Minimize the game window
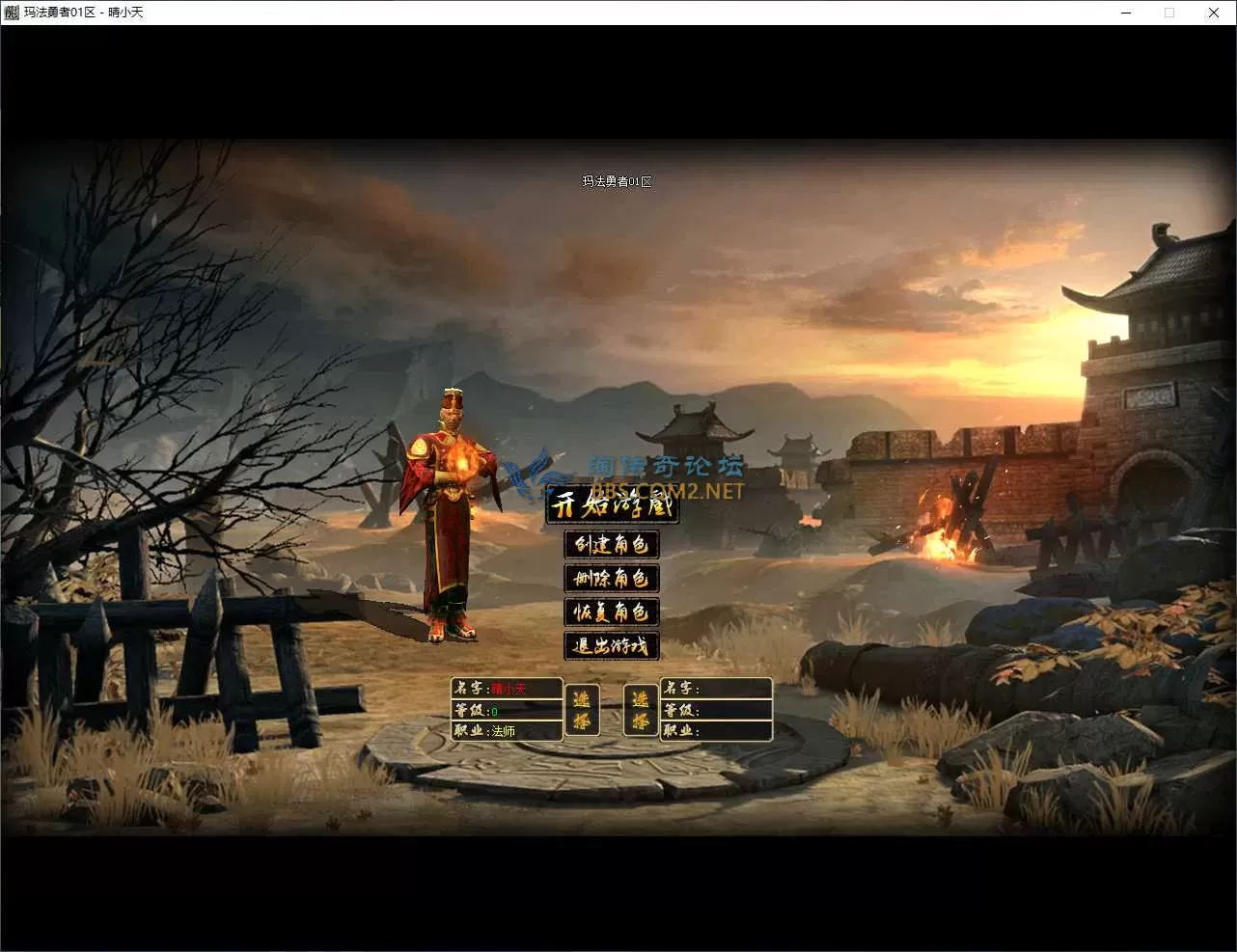Viewport: 1237px width, 952px height. point(1126,13)
